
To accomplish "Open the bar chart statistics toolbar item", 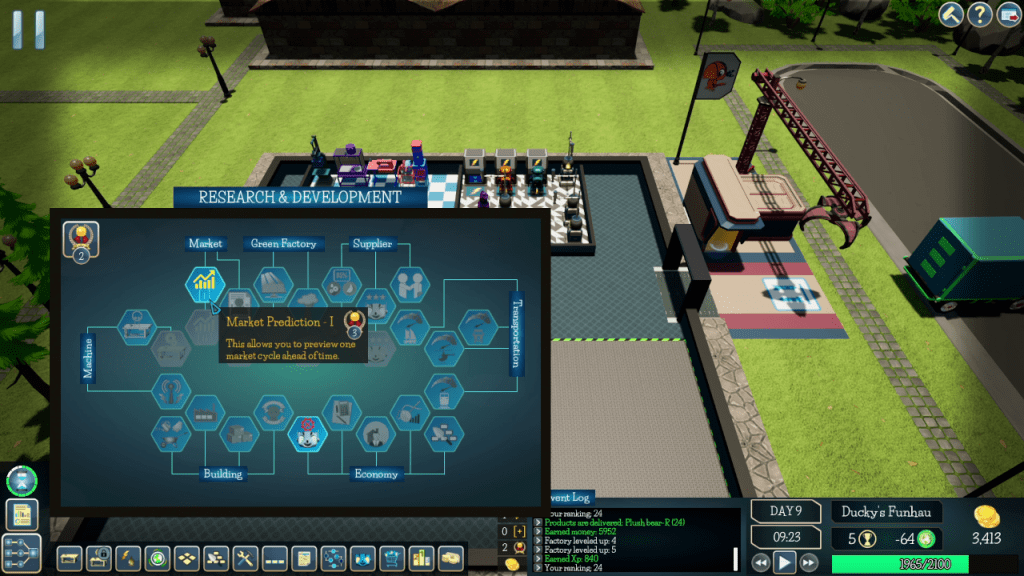I will point(422,557).
